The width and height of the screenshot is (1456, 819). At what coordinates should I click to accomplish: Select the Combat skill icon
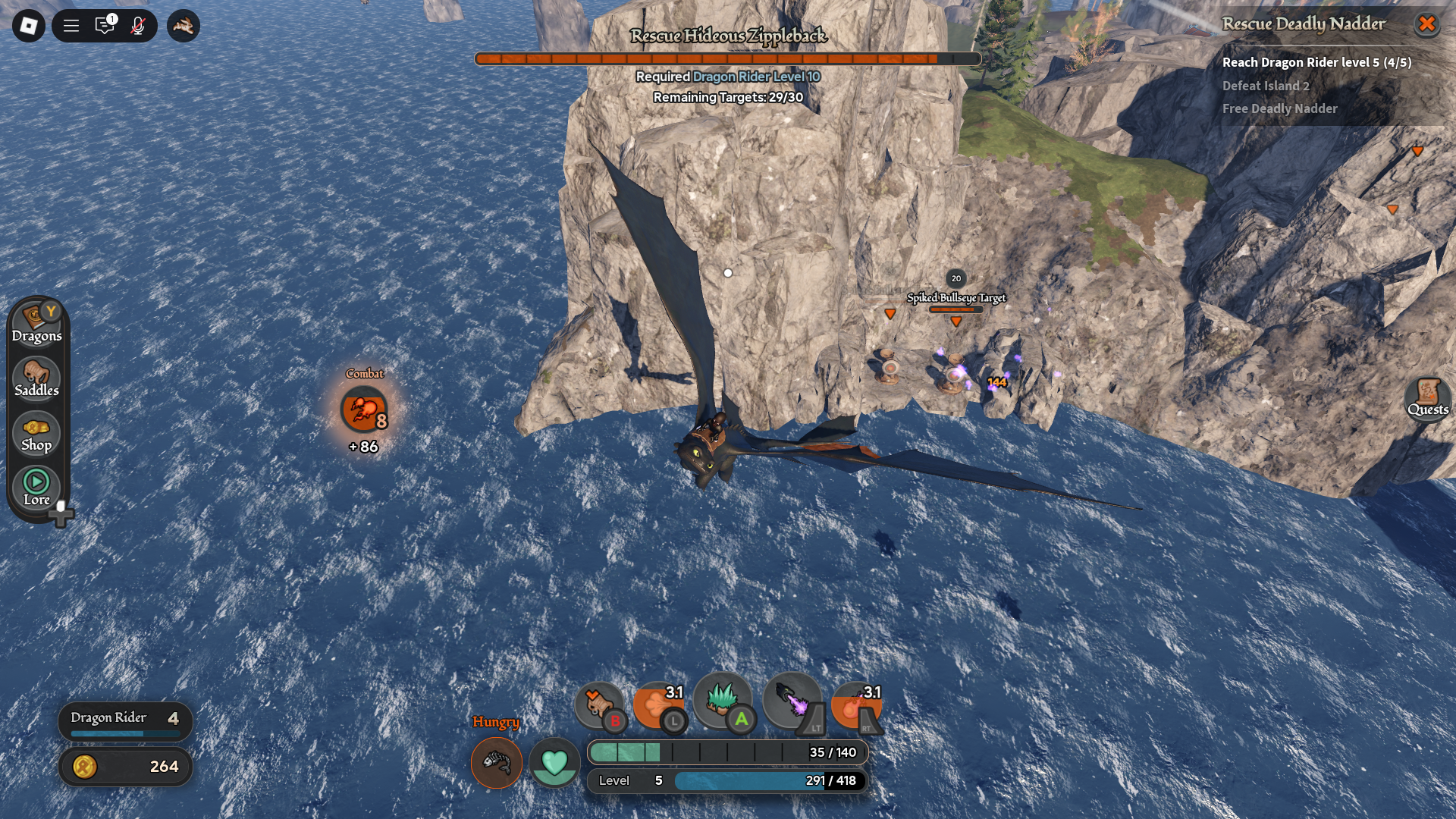364,410
